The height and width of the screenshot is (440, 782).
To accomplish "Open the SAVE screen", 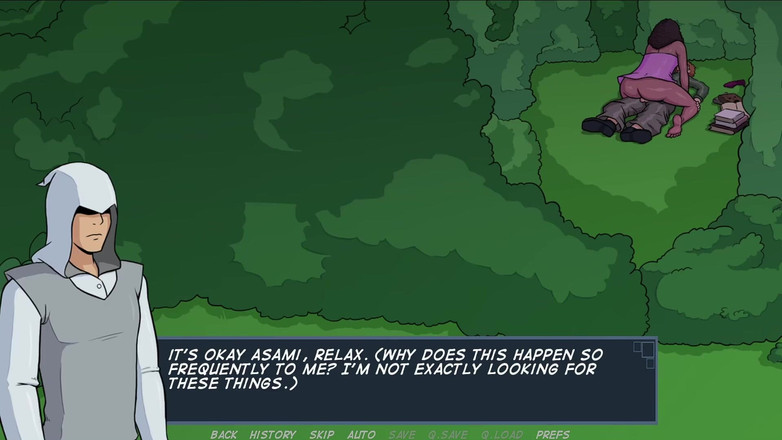I will click(x=401, y=434).
